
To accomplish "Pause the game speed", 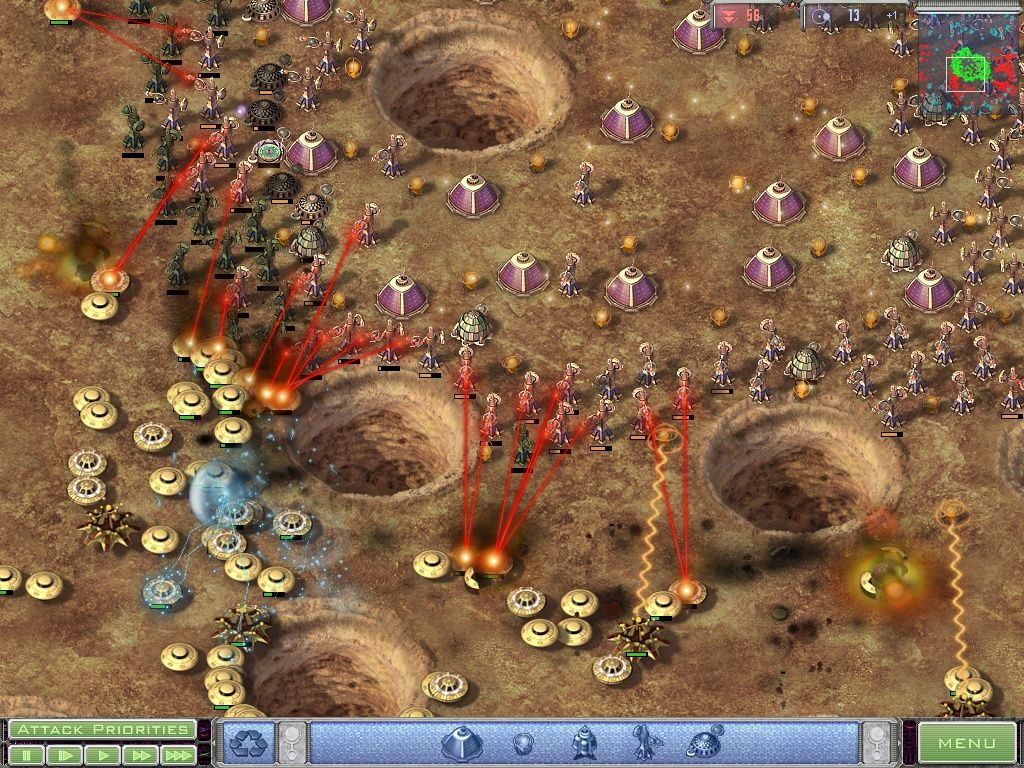I will [x=28, y=755].
